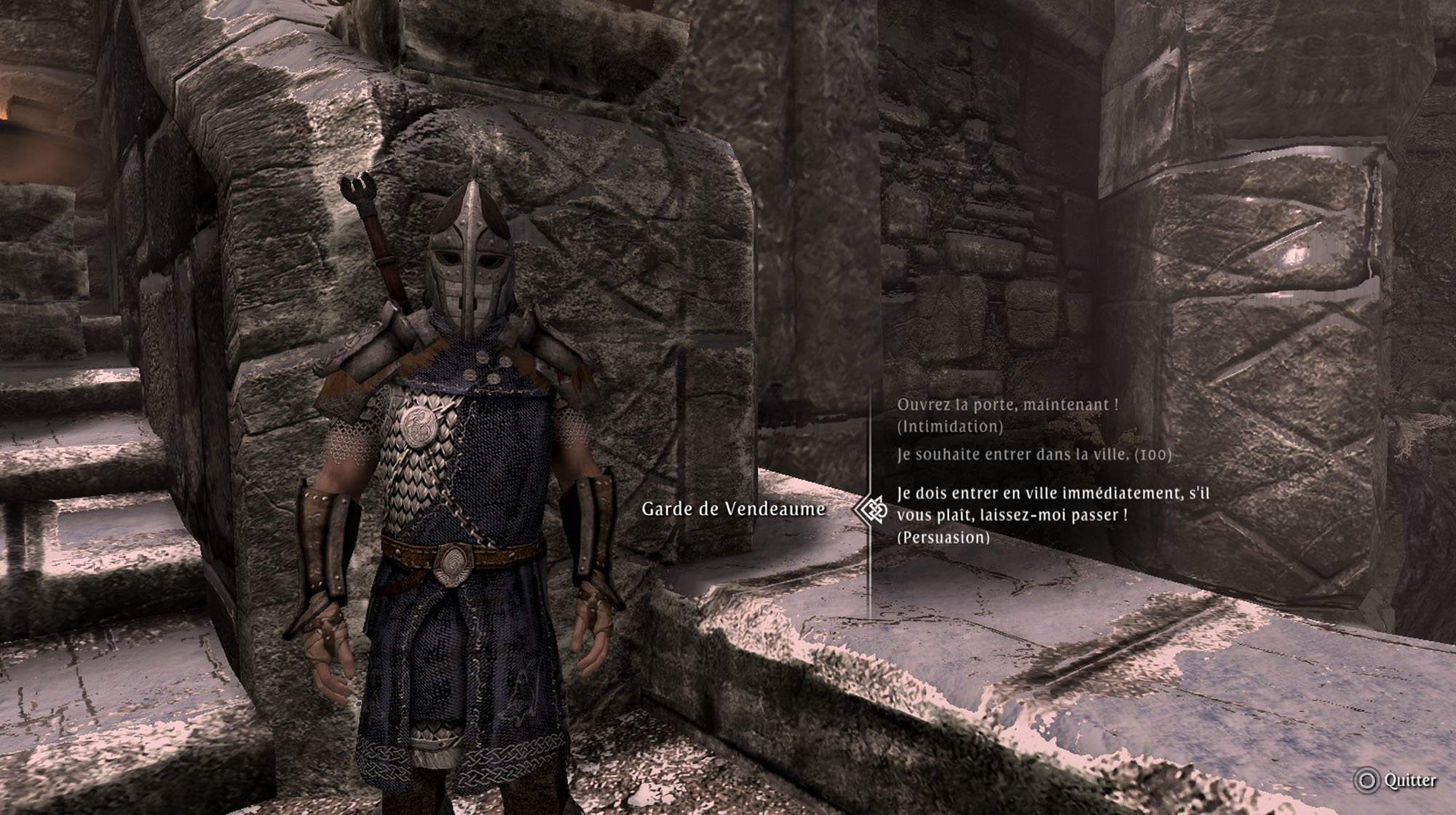The image size is (1456, 815).
Task: Choose the 'Ouvrez la porte' intimidation reply
Action: 1007,414
